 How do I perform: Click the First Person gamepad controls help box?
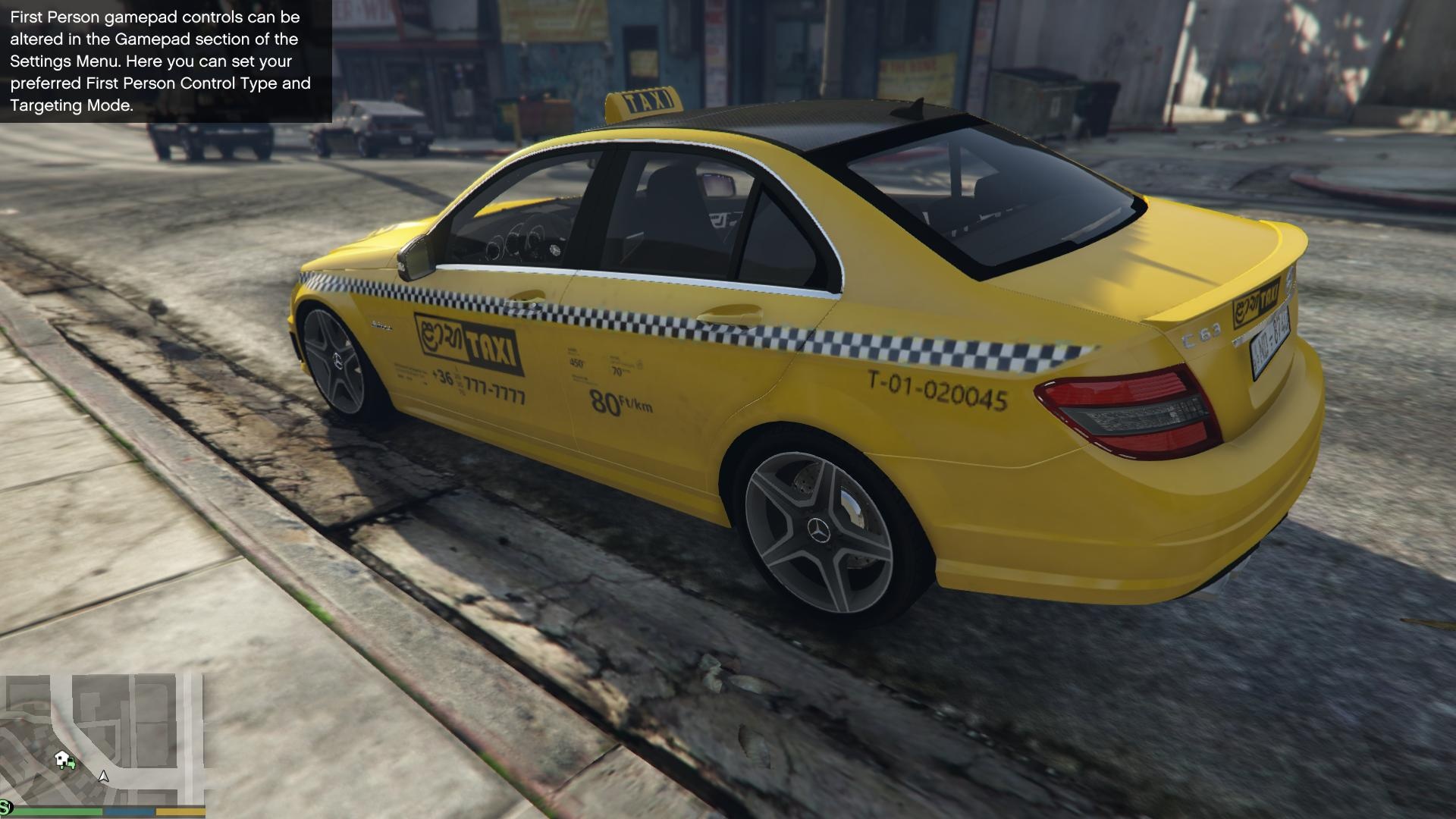[x=165, y=61]
